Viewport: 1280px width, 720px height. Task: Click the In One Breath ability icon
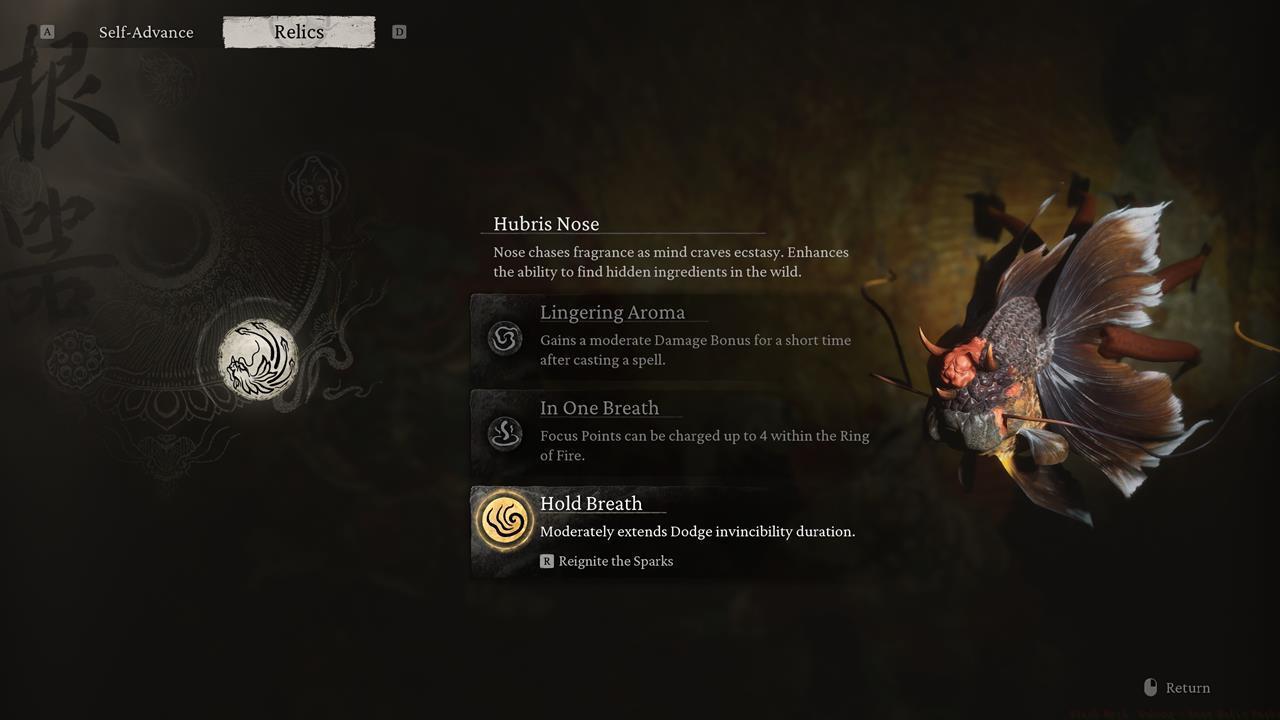pos(505,434)
